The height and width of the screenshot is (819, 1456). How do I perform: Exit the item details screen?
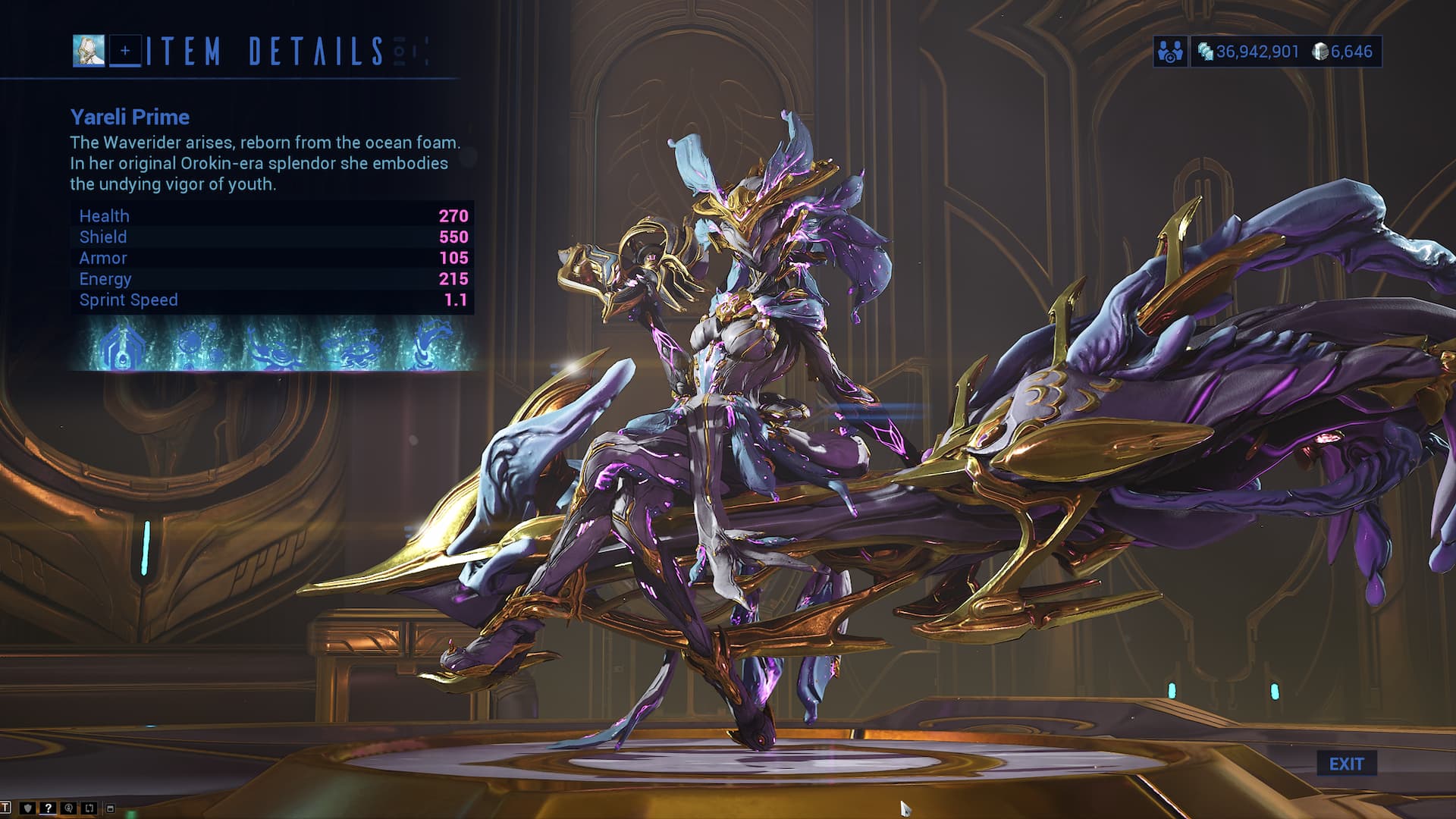(x=1346, y=764)
